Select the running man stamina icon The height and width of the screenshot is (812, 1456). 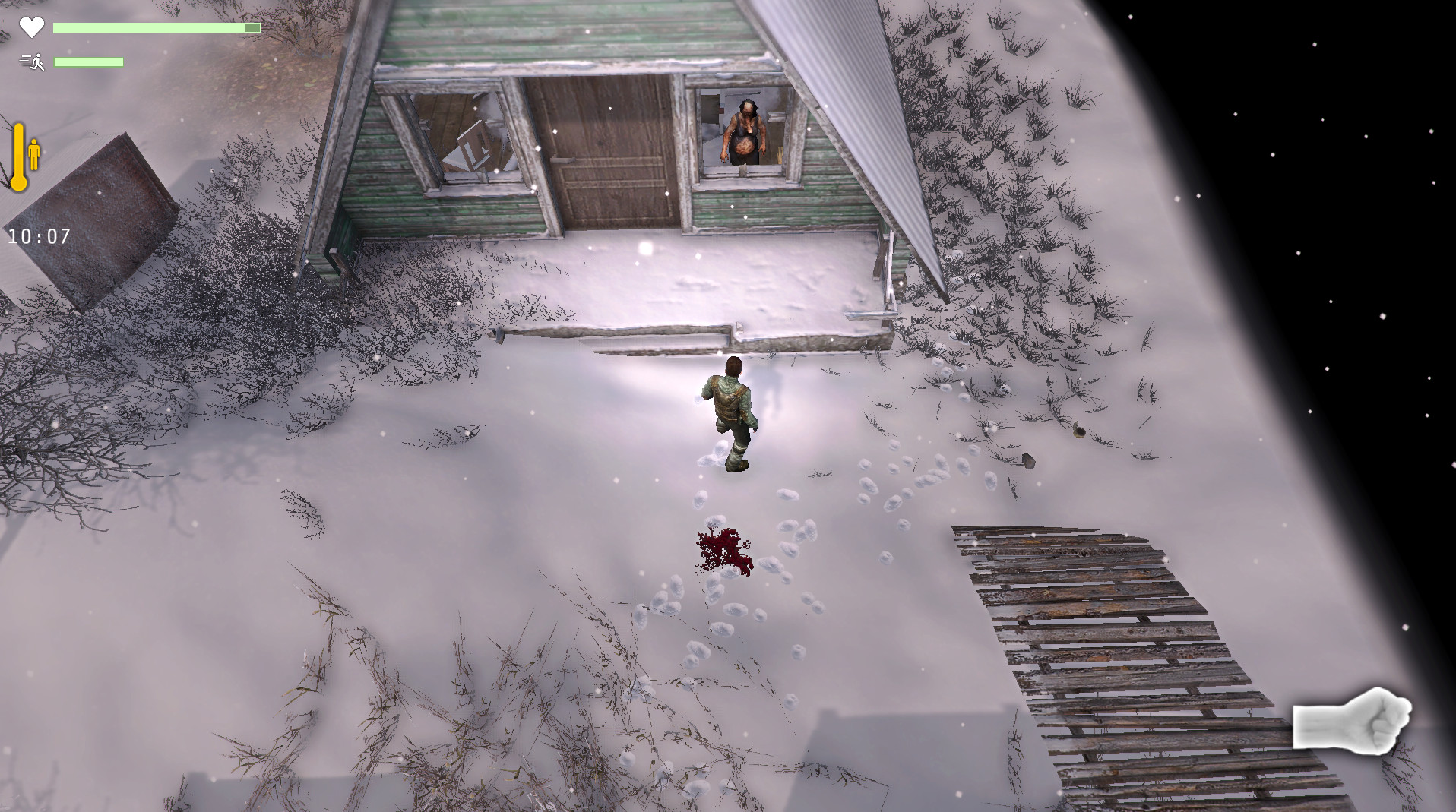32,61
